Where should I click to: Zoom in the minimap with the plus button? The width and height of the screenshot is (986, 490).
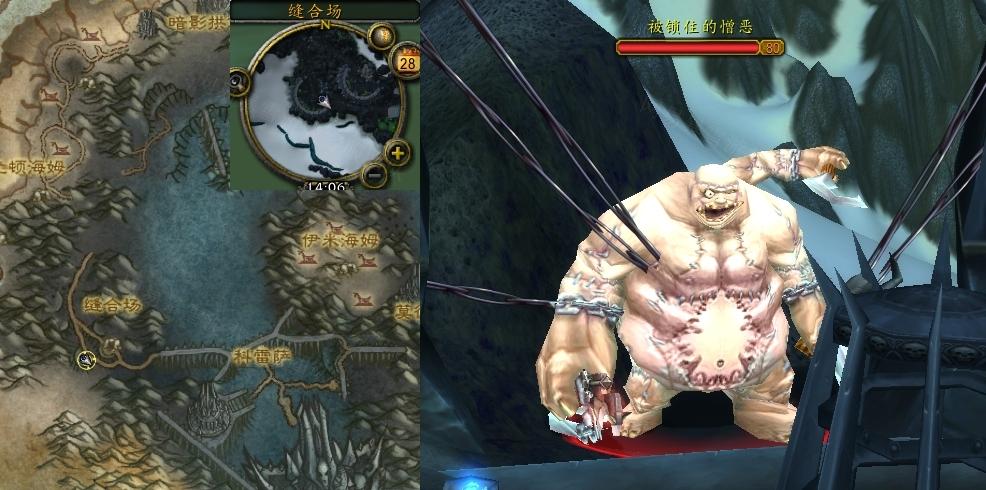pos(397,153)
